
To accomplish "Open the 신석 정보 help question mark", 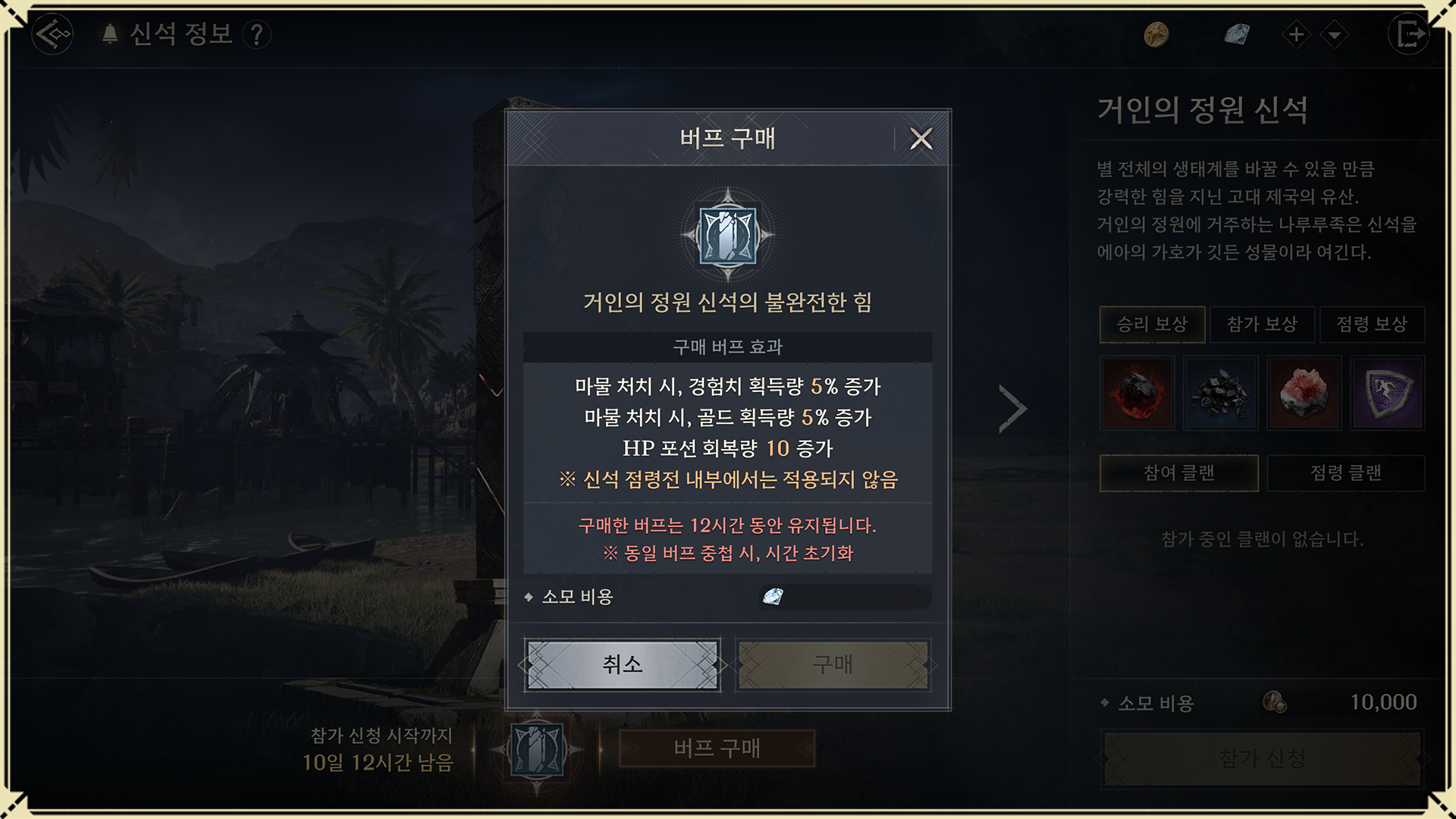I will pos(257,34).
